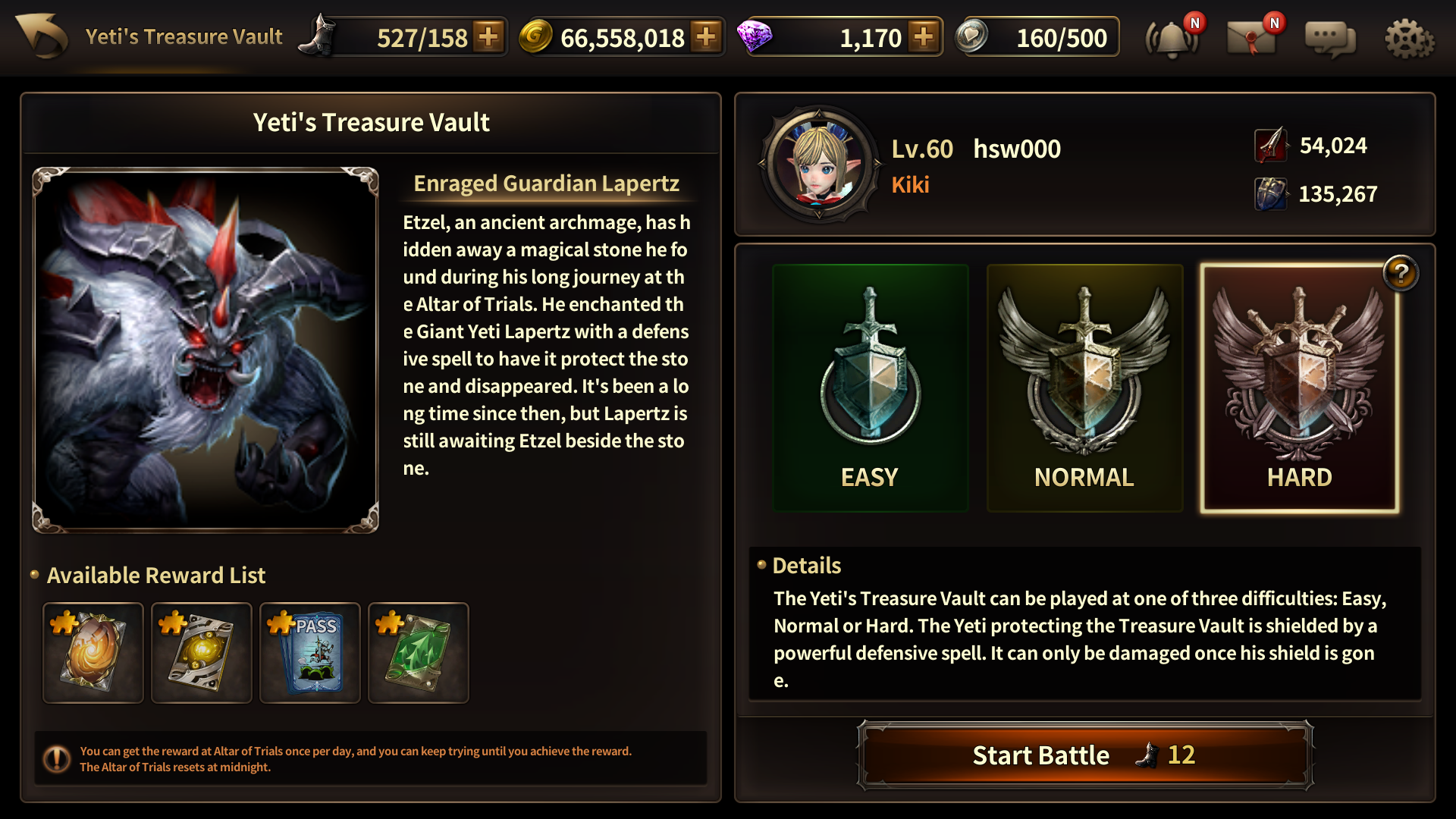The image size is (1456, 819).
Task: Select EASY difficulty
Action: (x=870, y=388)
